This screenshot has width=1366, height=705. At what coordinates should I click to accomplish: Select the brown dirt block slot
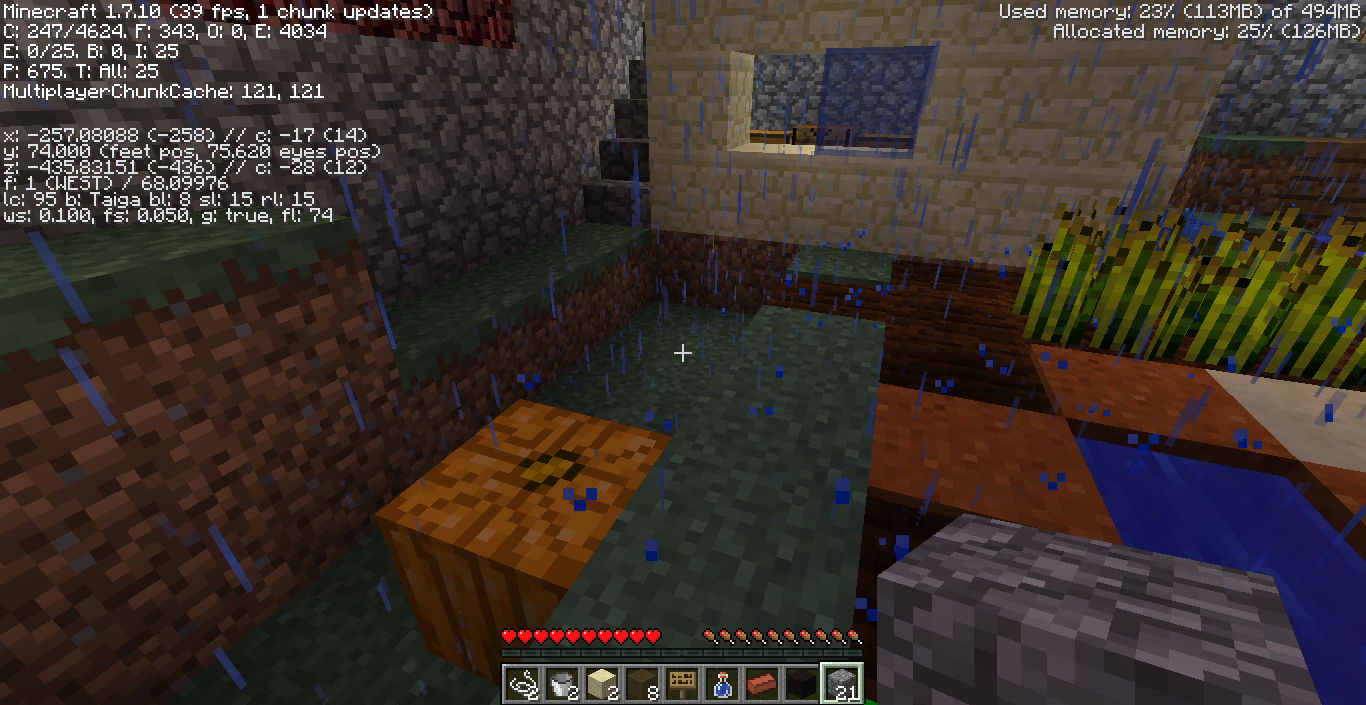coord(642,683)
